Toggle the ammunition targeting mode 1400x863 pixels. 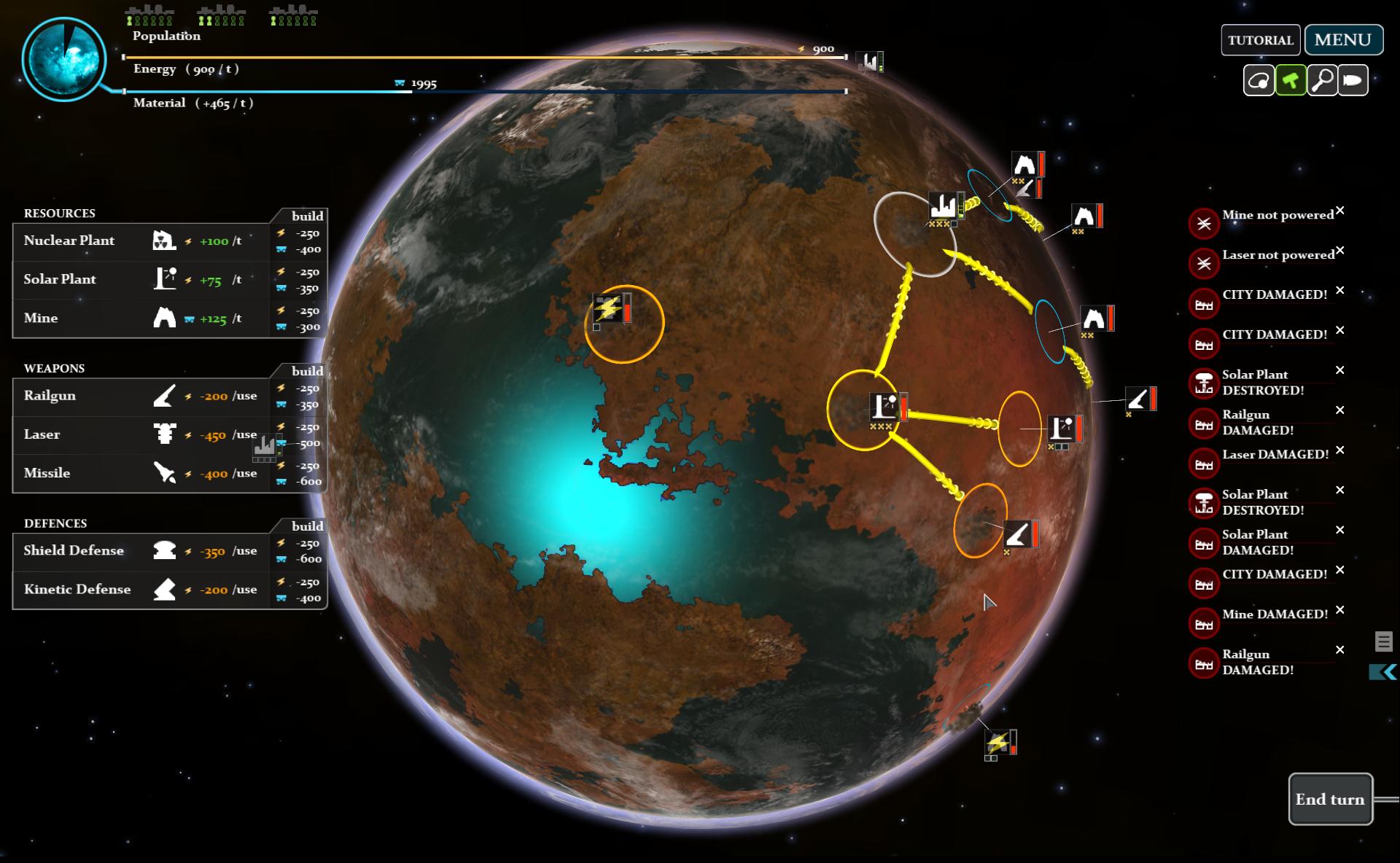click(1354, 80)
